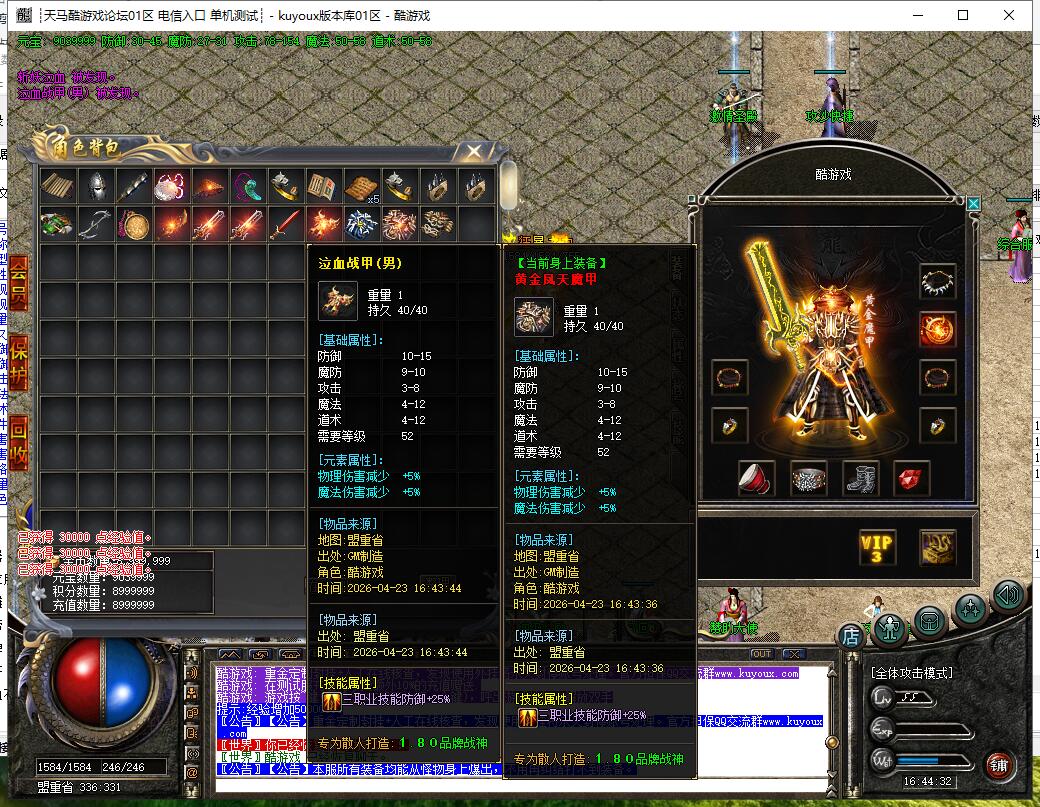
Task: Click the equipped necklace slot
Action: [938, 281]
